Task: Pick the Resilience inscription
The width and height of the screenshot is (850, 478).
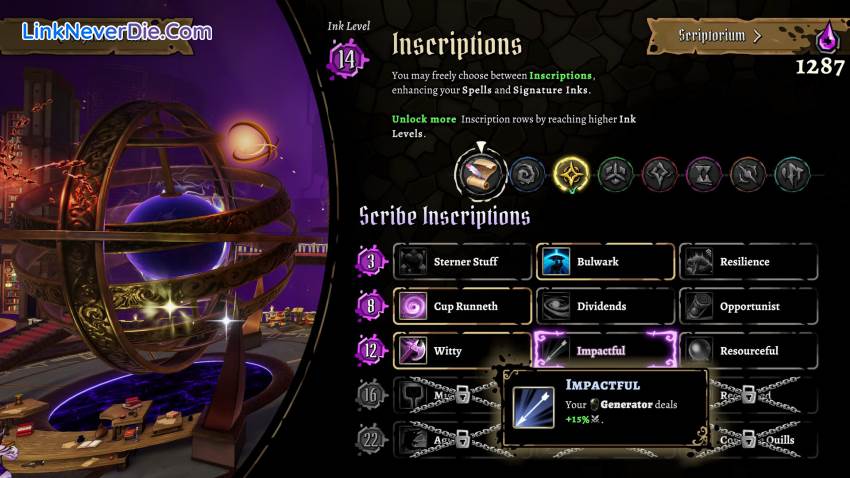Action: (x=747, y=262)
